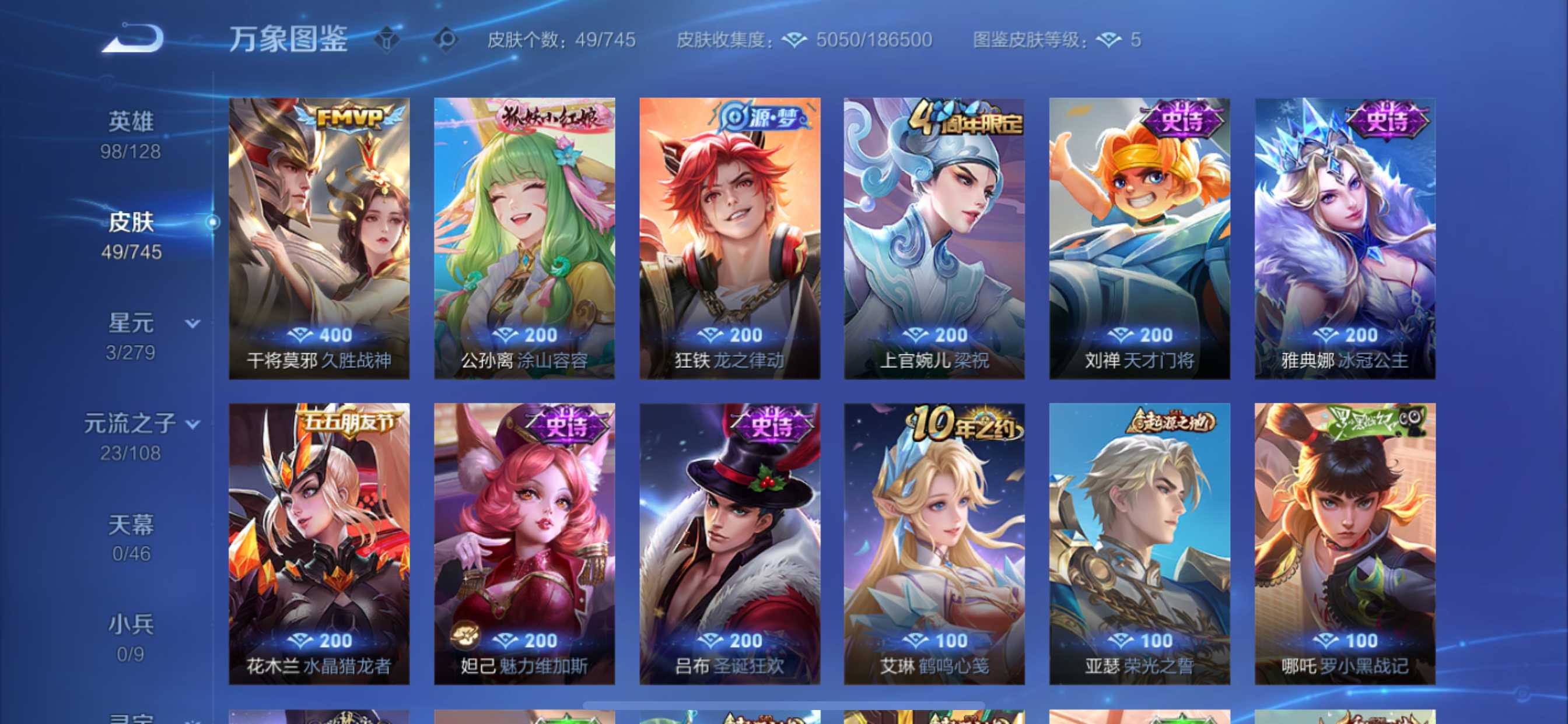This screenshot has width=1568, height=724.
Task: Select the 吕布 圣诞狂欢 skin card
Action: (x=729, y=543)
